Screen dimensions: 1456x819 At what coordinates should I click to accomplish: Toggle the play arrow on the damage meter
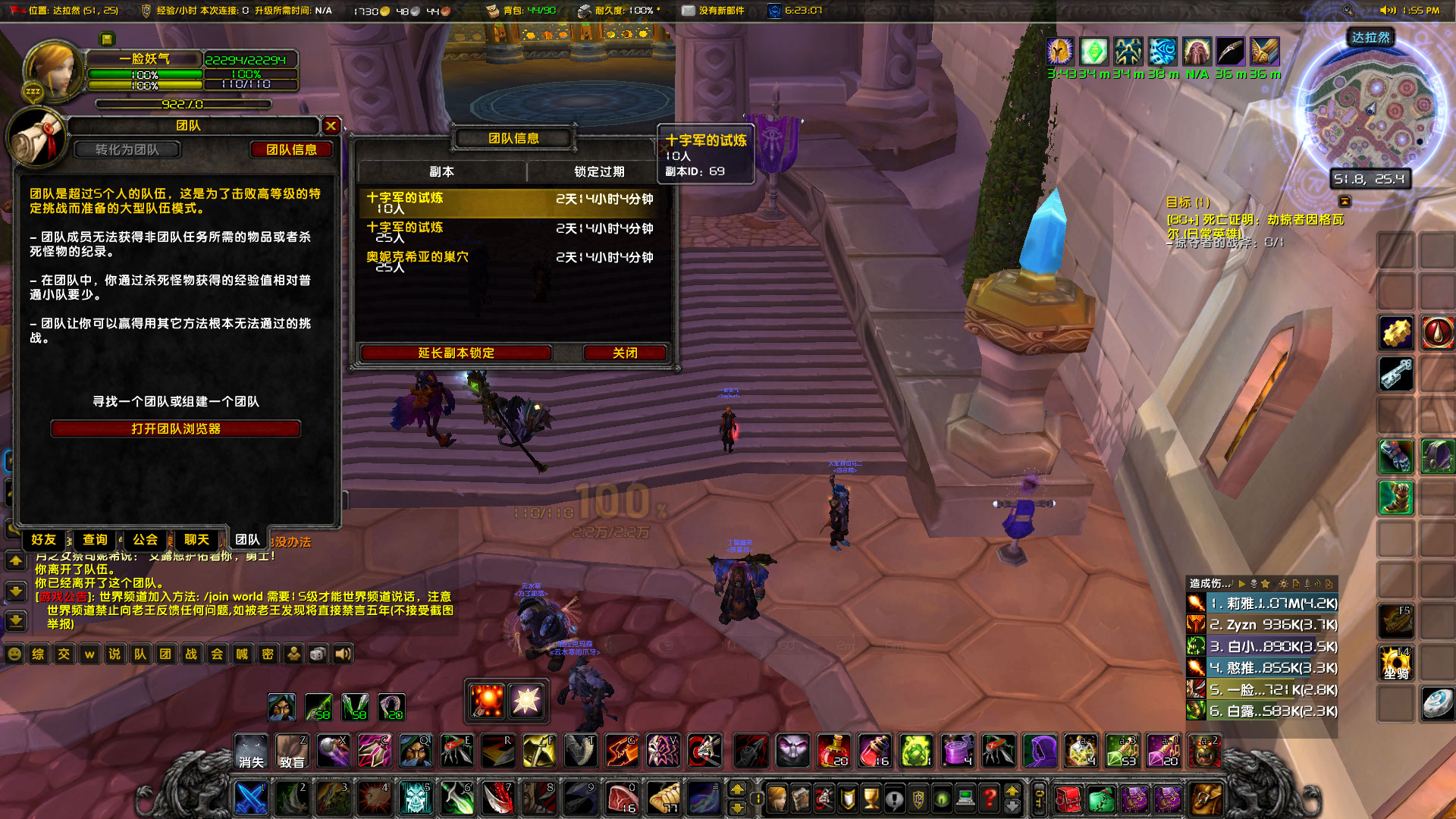[1242, 584]
